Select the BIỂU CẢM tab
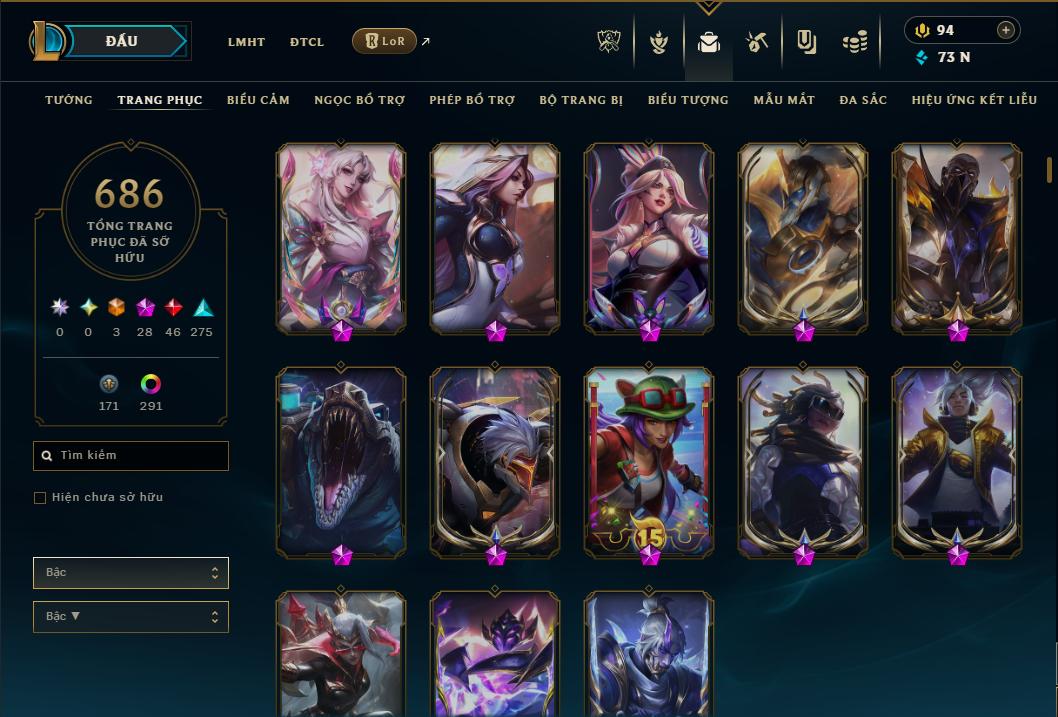Image resolution: width=1058 pixels, height=717 pixels. pyautogui.click(x=258, y=100)
